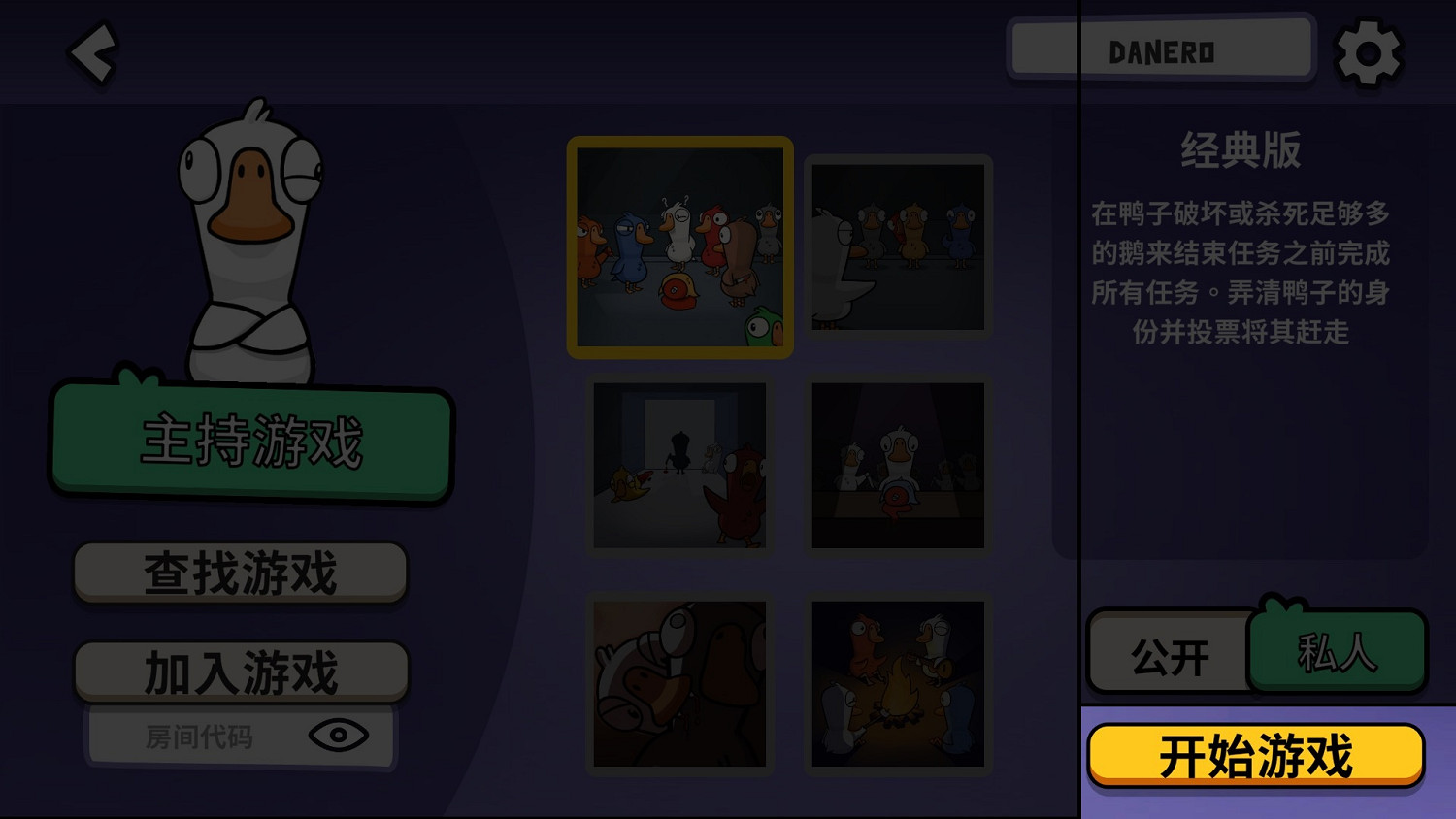1456x819 pixels.
Task: Switch to 查找游戏 (Find Game)
Action: 240,572
